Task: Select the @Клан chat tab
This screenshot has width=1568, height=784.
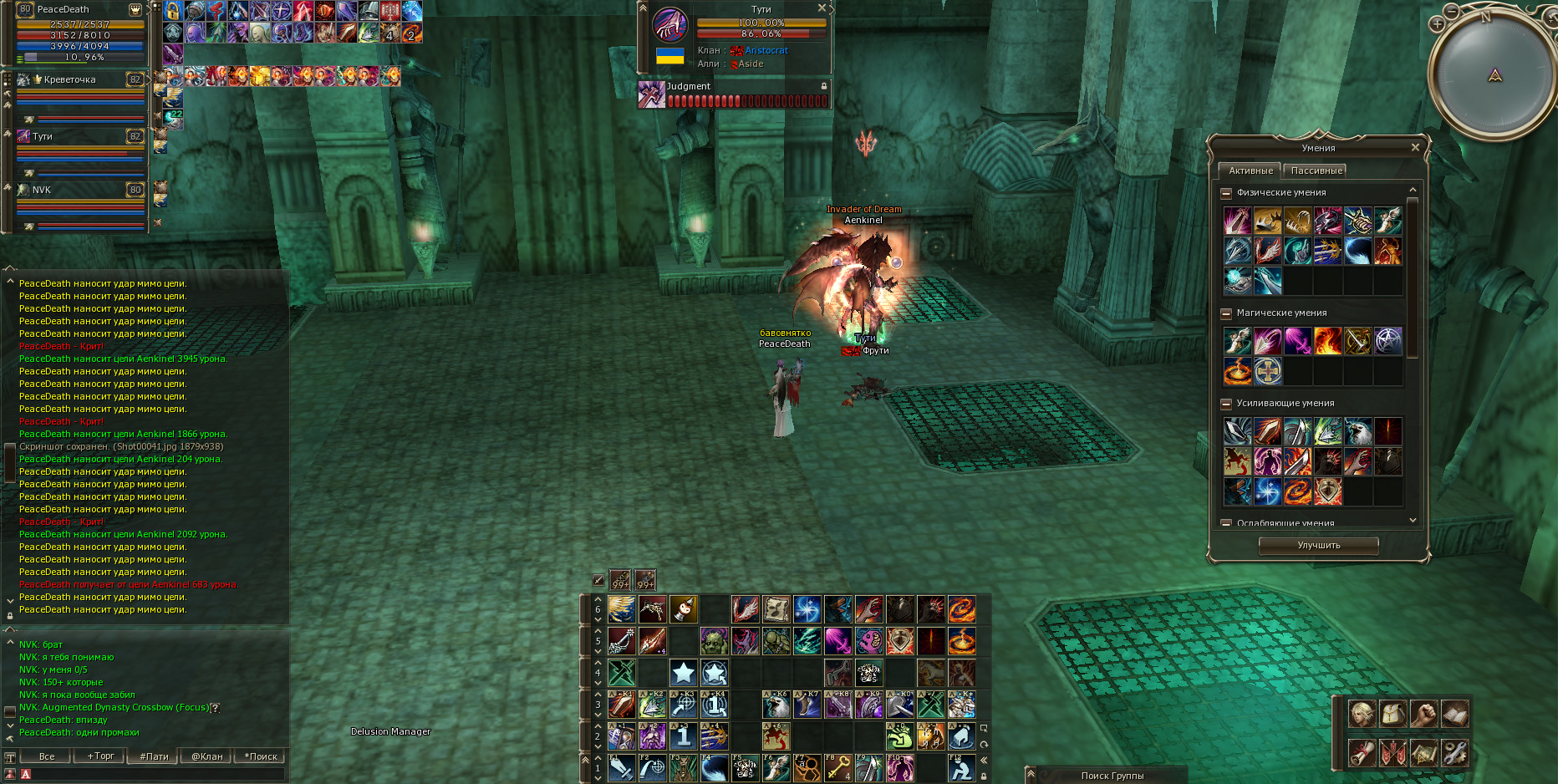Action: [x=207, y=756]
